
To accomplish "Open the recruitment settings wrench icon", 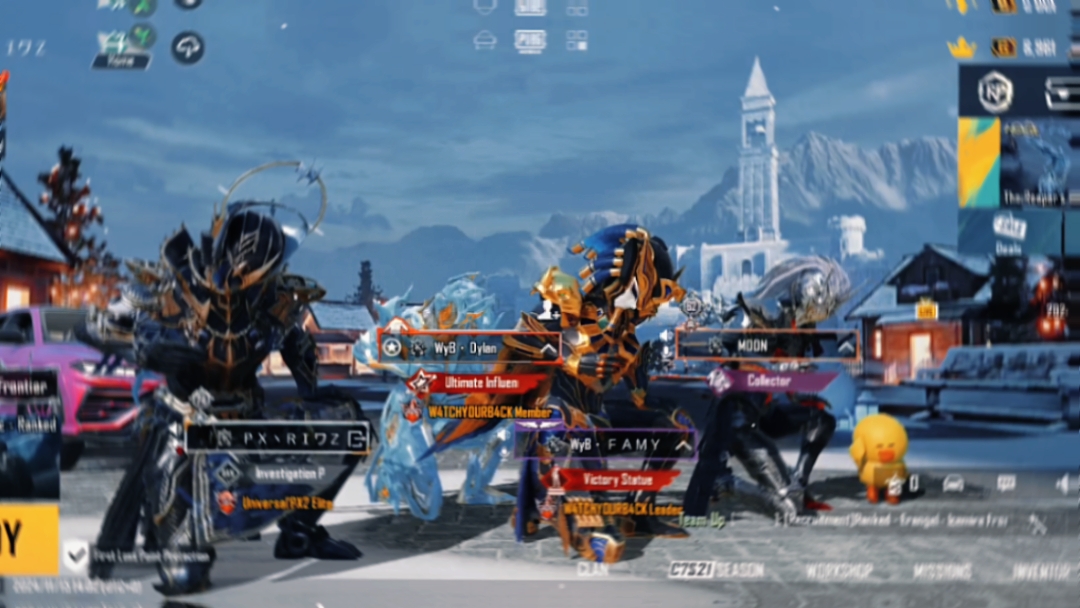I will (x=1037, y=522).
